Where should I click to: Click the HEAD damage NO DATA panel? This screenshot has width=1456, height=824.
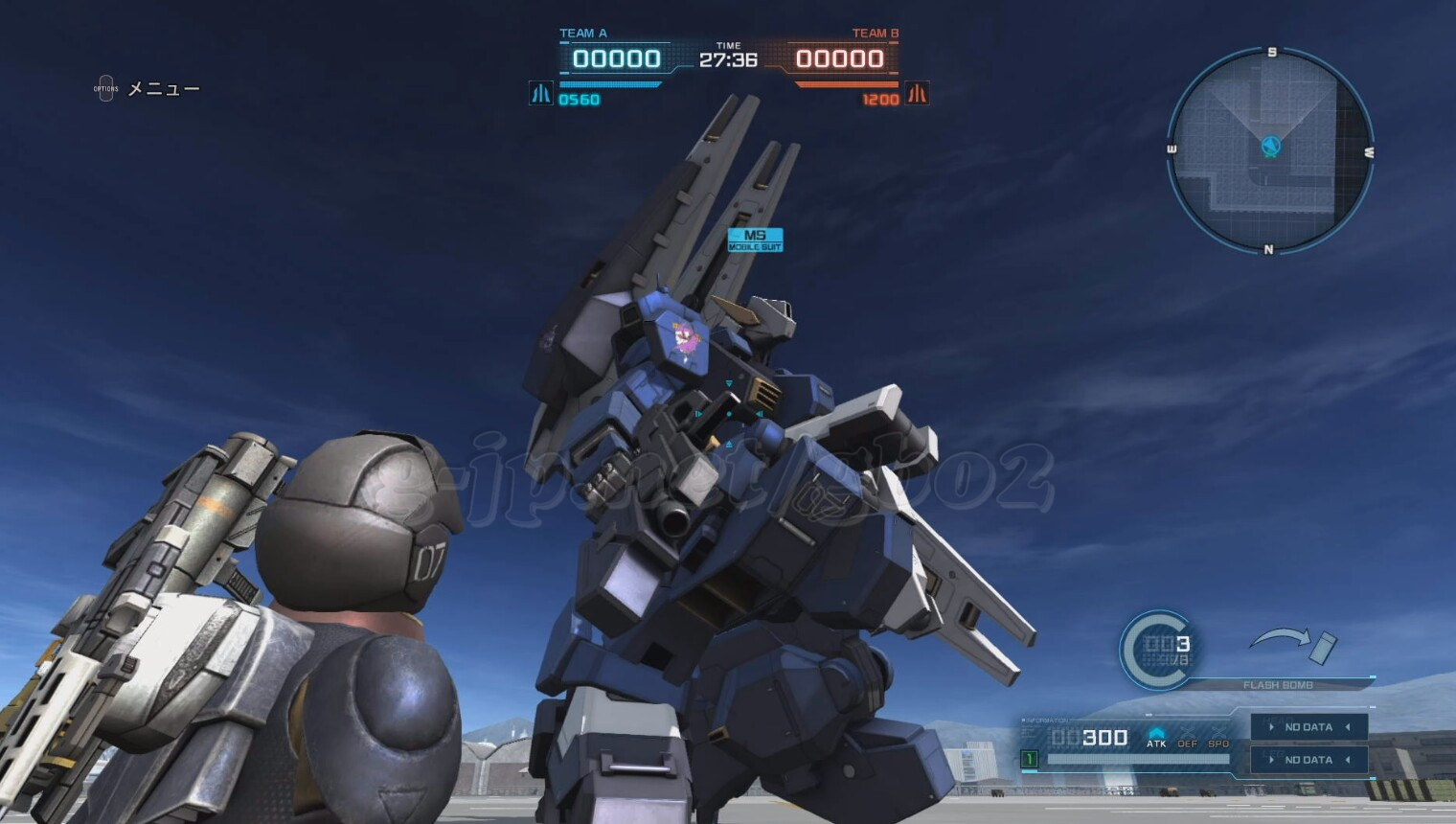click(1308, 727)
